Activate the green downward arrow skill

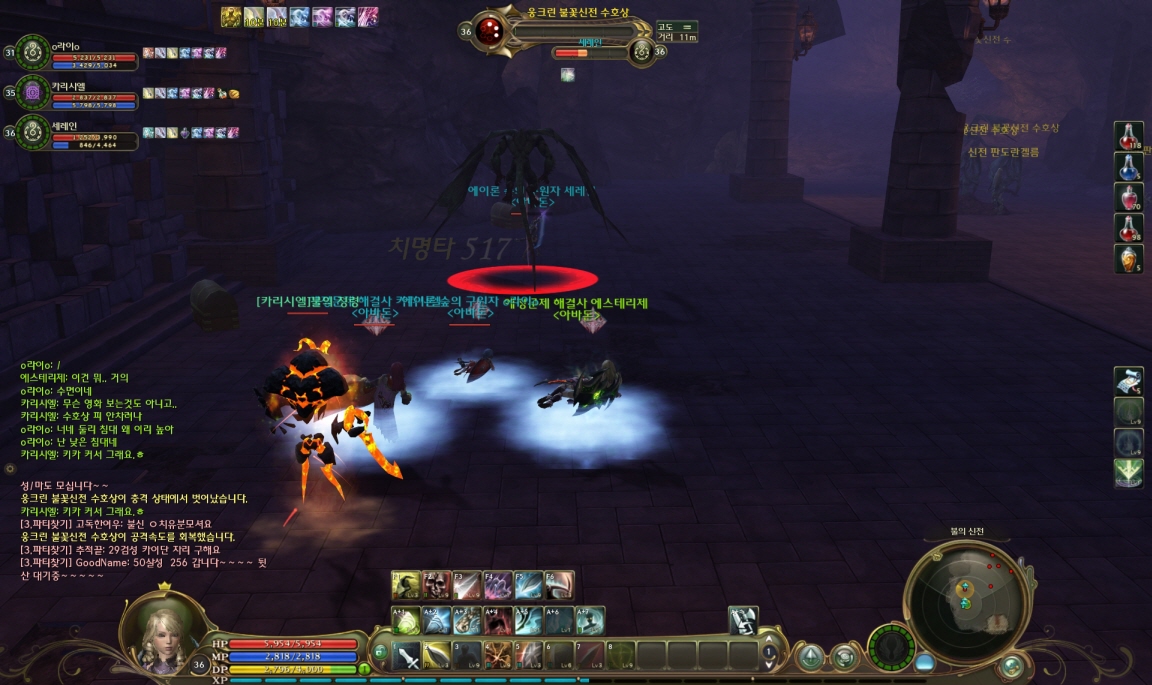(1129, 472)
